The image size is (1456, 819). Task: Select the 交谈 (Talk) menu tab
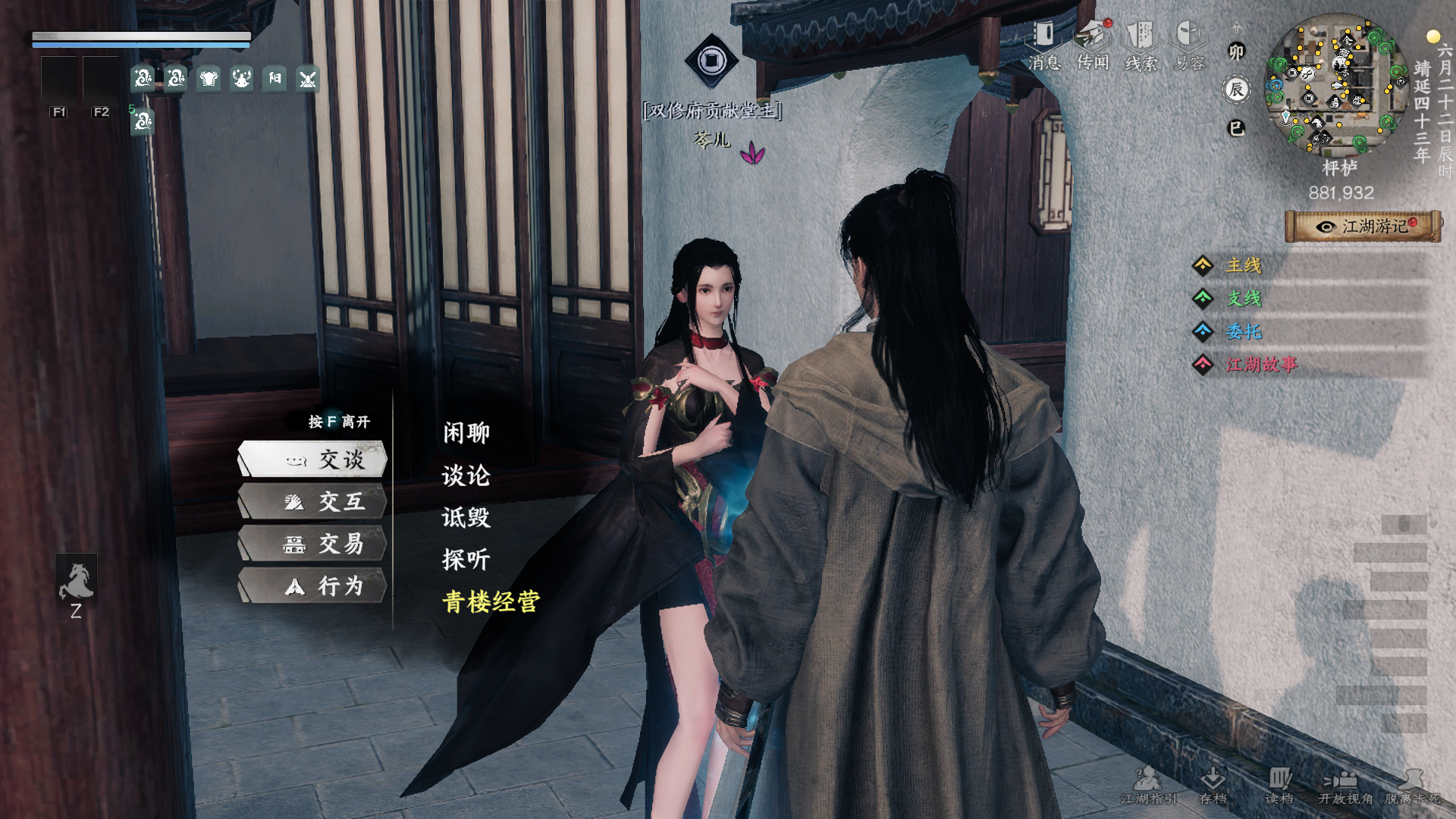point(313,460)
